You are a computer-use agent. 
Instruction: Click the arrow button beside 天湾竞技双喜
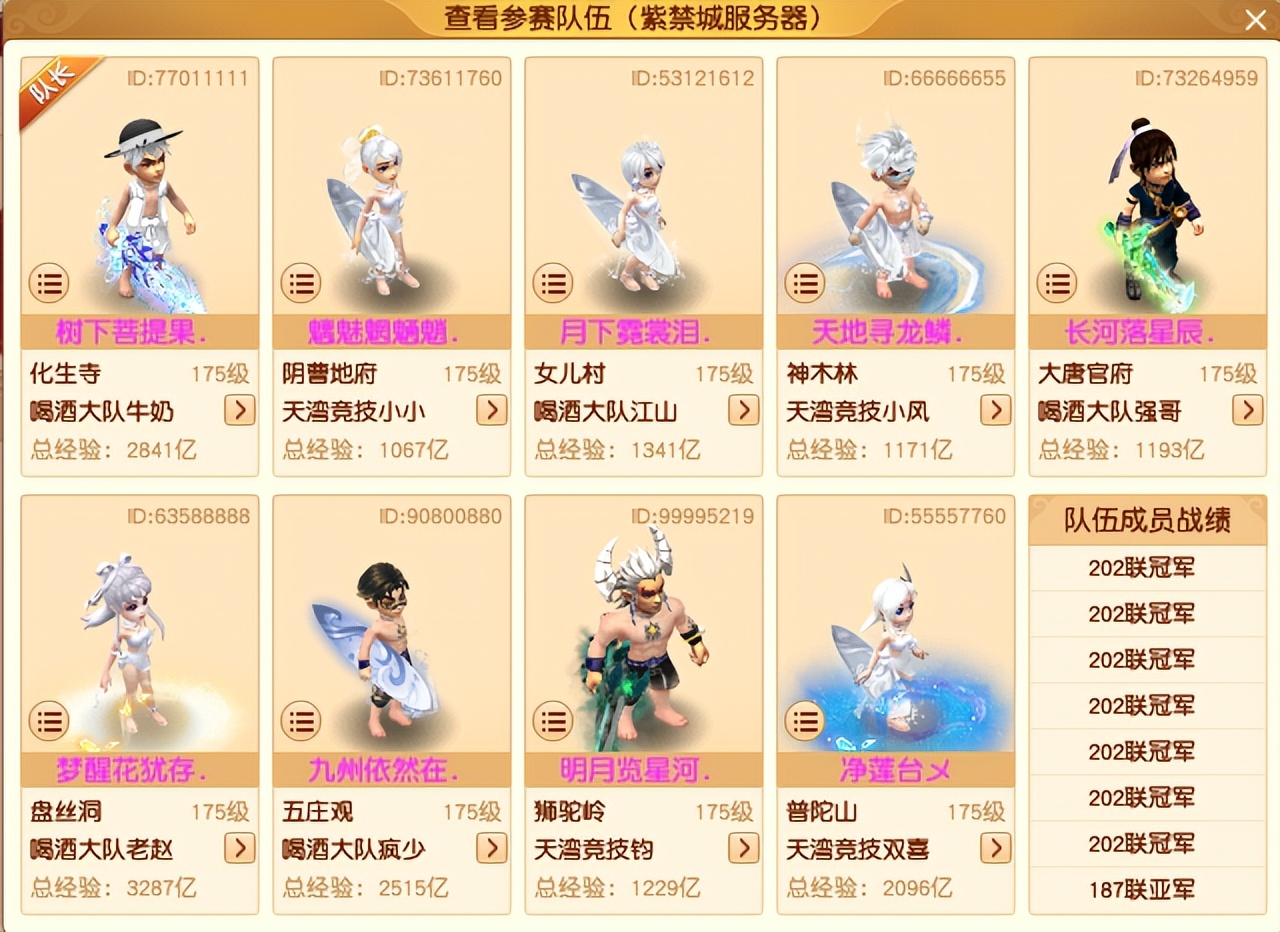pos(995,849)
